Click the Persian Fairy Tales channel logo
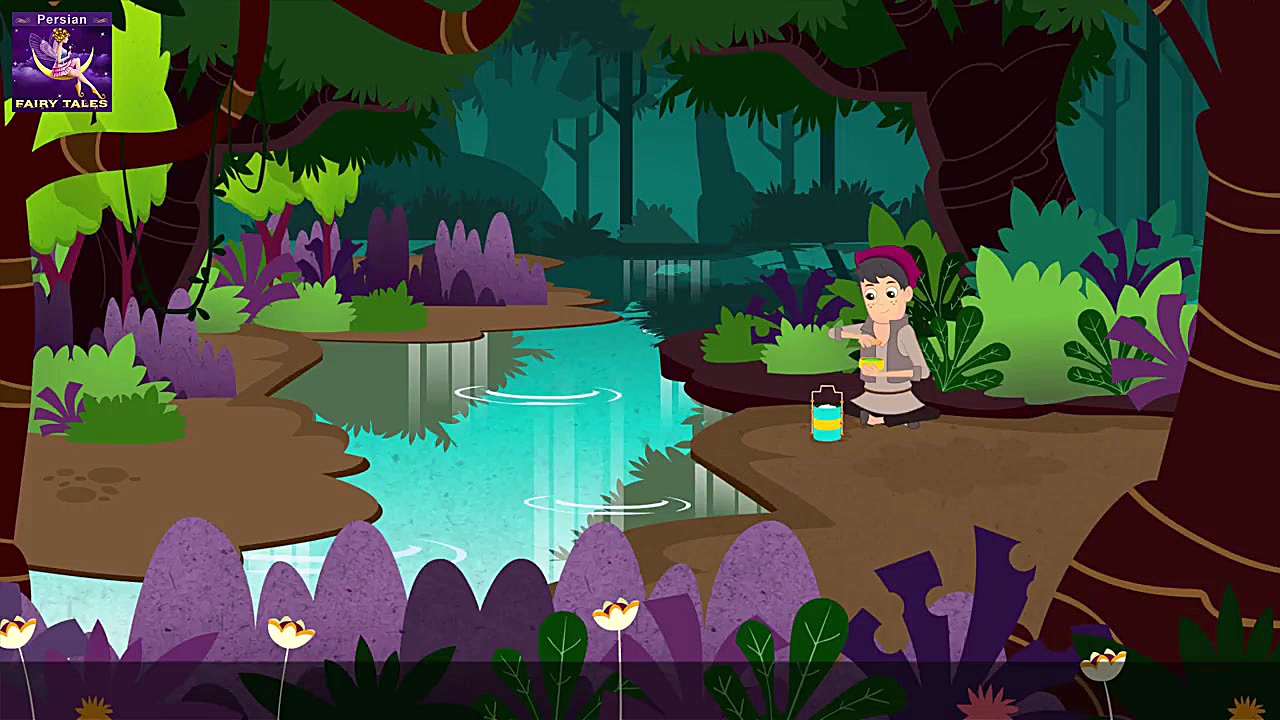This screenshot has height=720, width=1280. coord(61,61)
